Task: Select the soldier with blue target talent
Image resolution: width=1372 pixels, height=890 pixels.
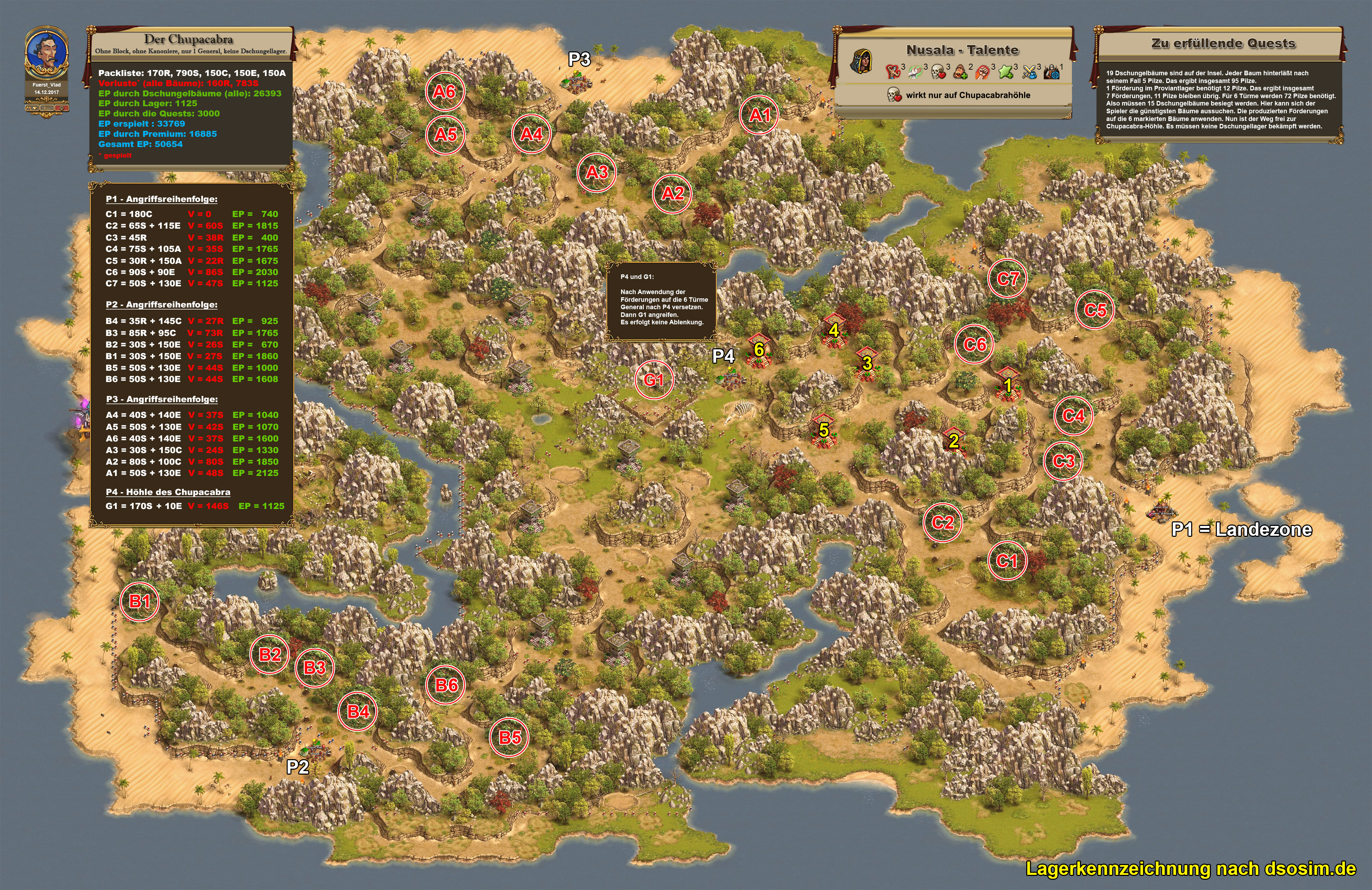Action: click(1051, 72)
